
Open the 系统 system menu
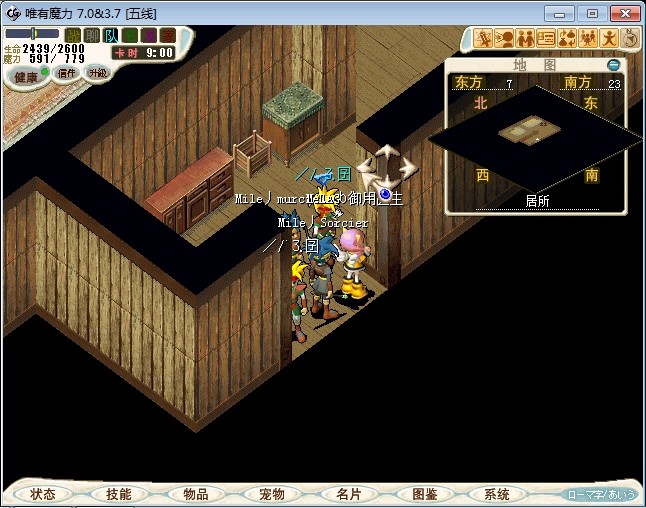pyautogui.click(x=497, y=494)
